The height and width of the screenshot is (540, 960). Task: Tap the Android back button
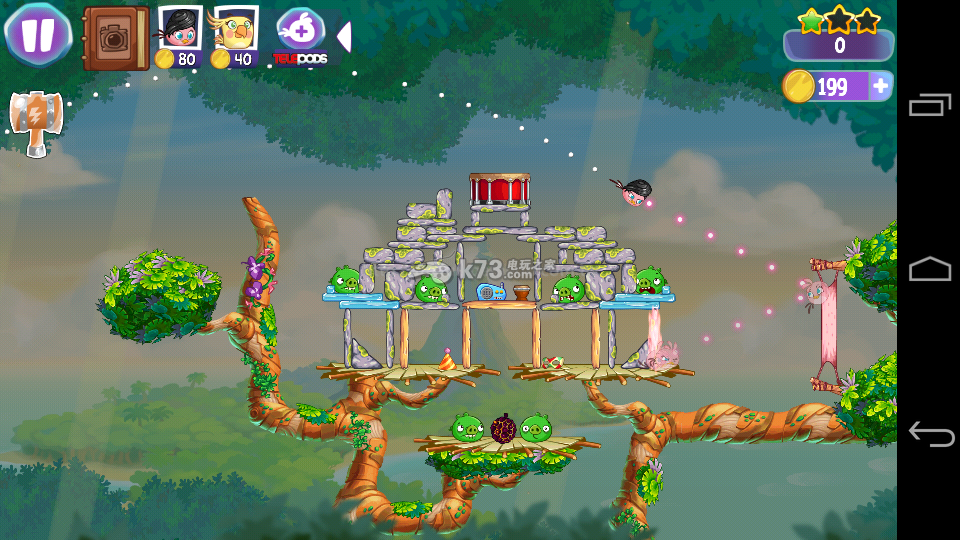pyautogui.click(x=929, y=433)
